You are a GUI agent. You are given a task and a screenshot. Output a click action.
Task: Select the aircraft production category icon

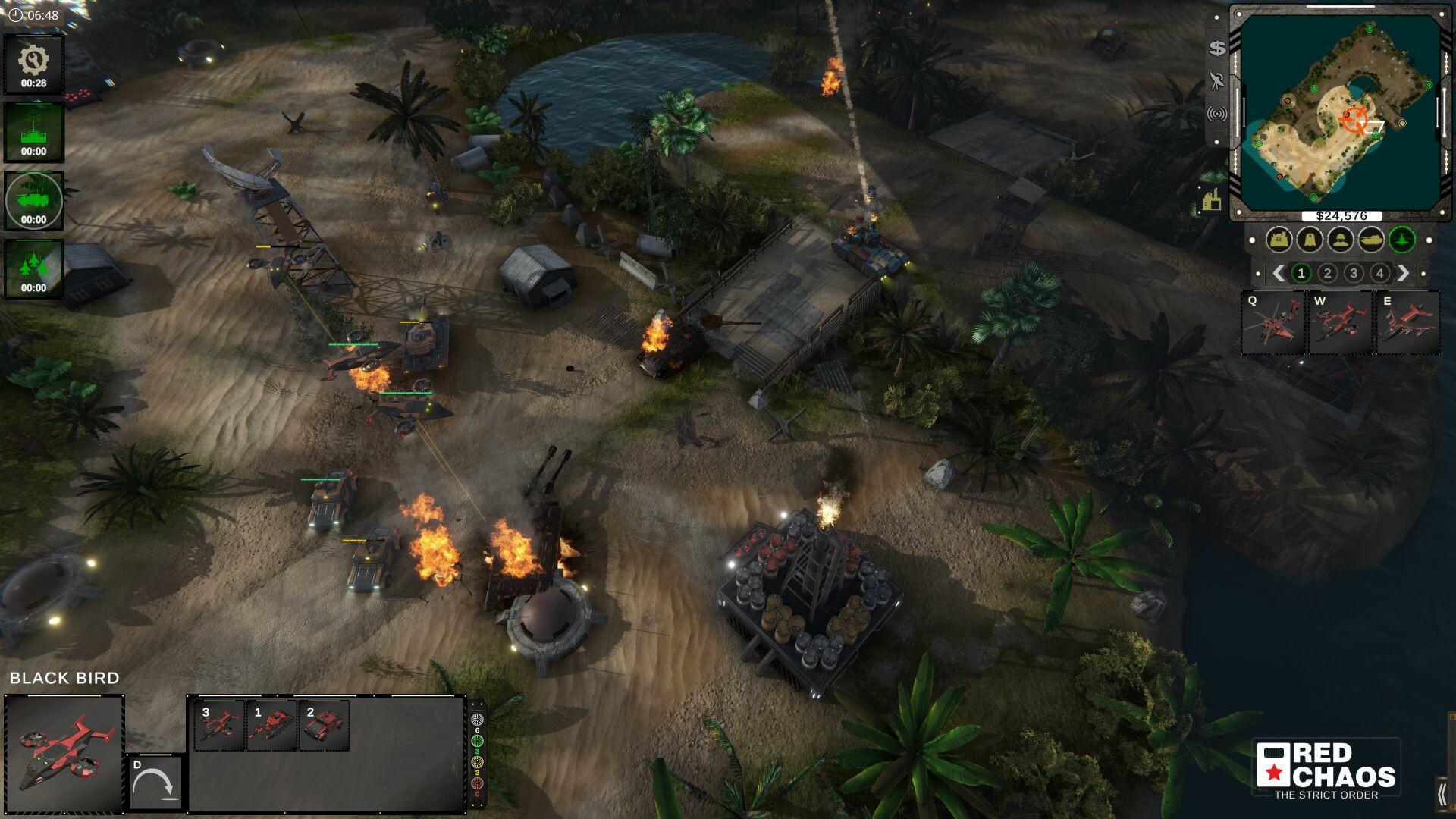click(x=1404, y=240)
